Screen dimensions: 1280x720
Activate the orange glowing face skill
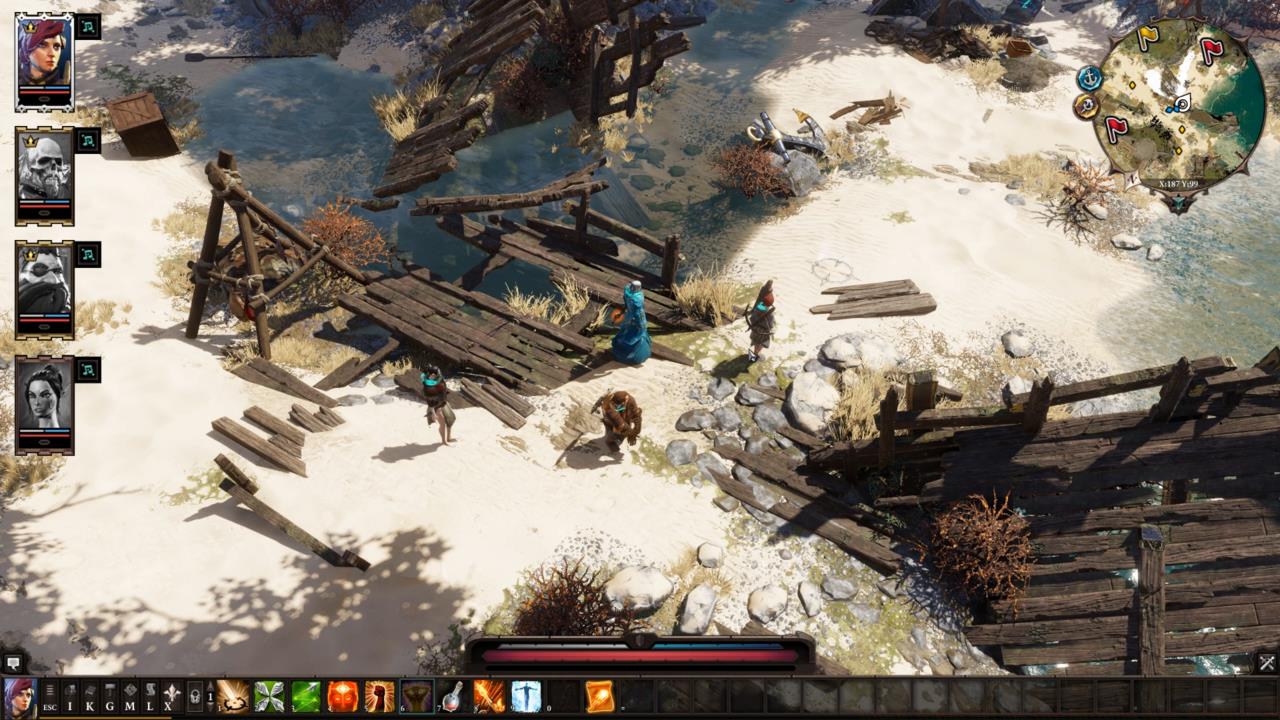(x=343, y=696)
